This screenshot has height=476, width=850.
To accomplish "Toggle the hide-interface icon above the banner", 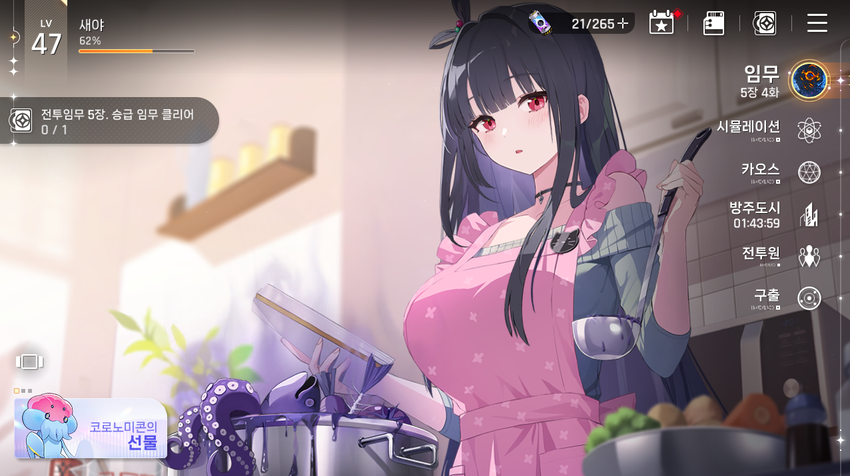I will pos(28,361).
